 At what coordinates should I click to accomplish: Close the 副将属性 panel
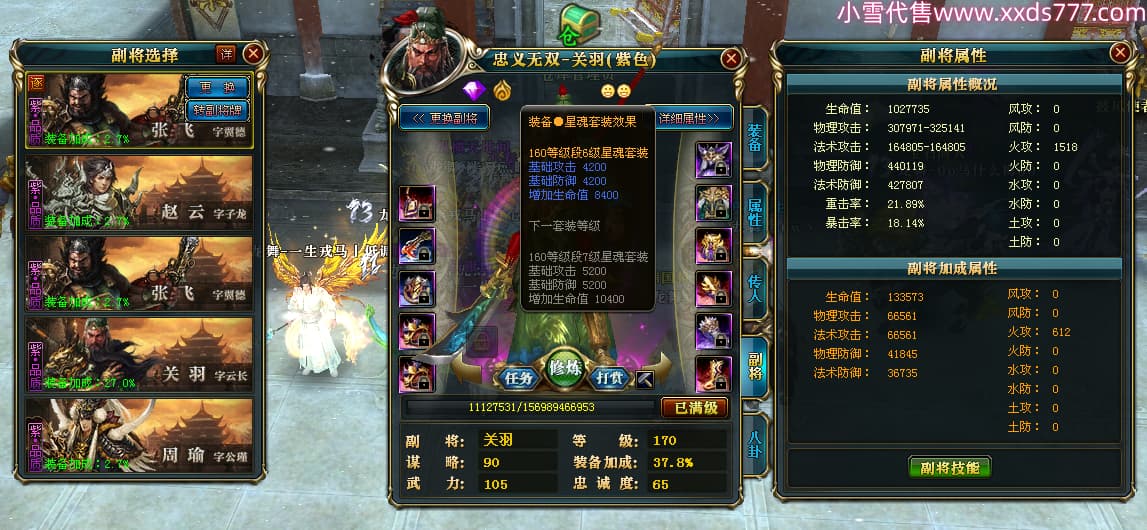point(1119,54)
